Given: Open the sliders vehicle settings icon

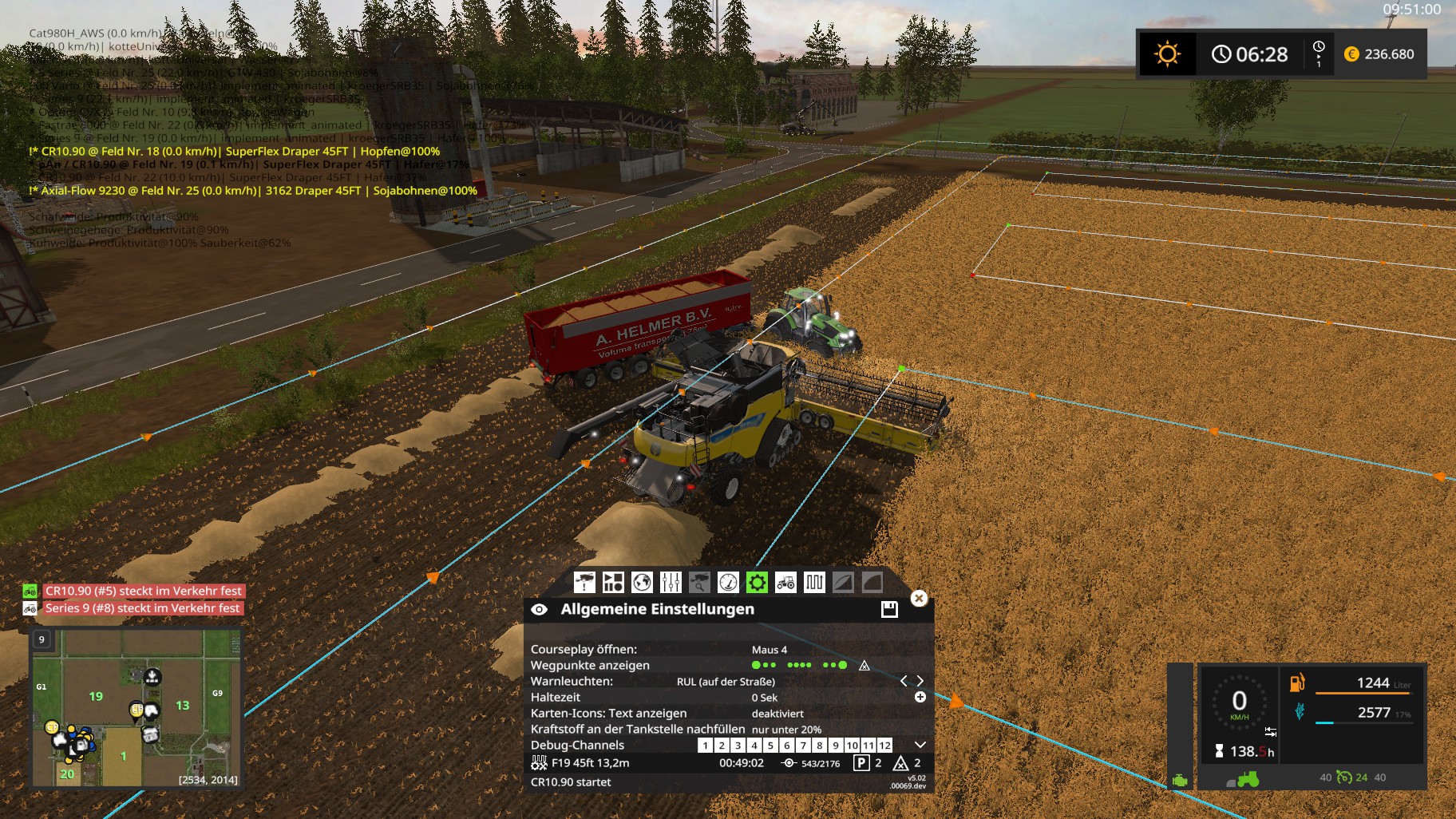Looking at the screenshot, I should coord(671,582).
